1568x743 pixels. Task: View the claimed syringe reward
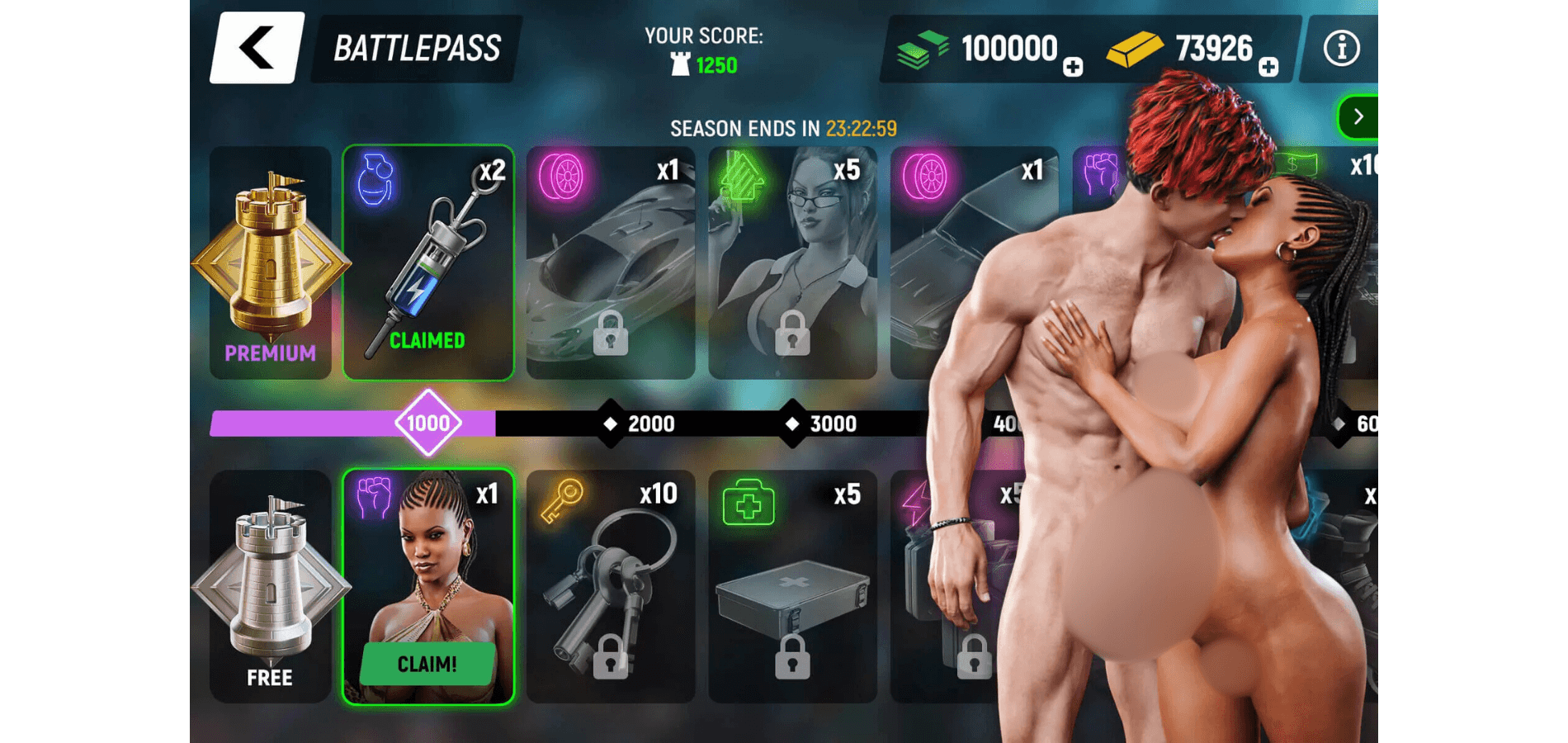coord(428,263)
